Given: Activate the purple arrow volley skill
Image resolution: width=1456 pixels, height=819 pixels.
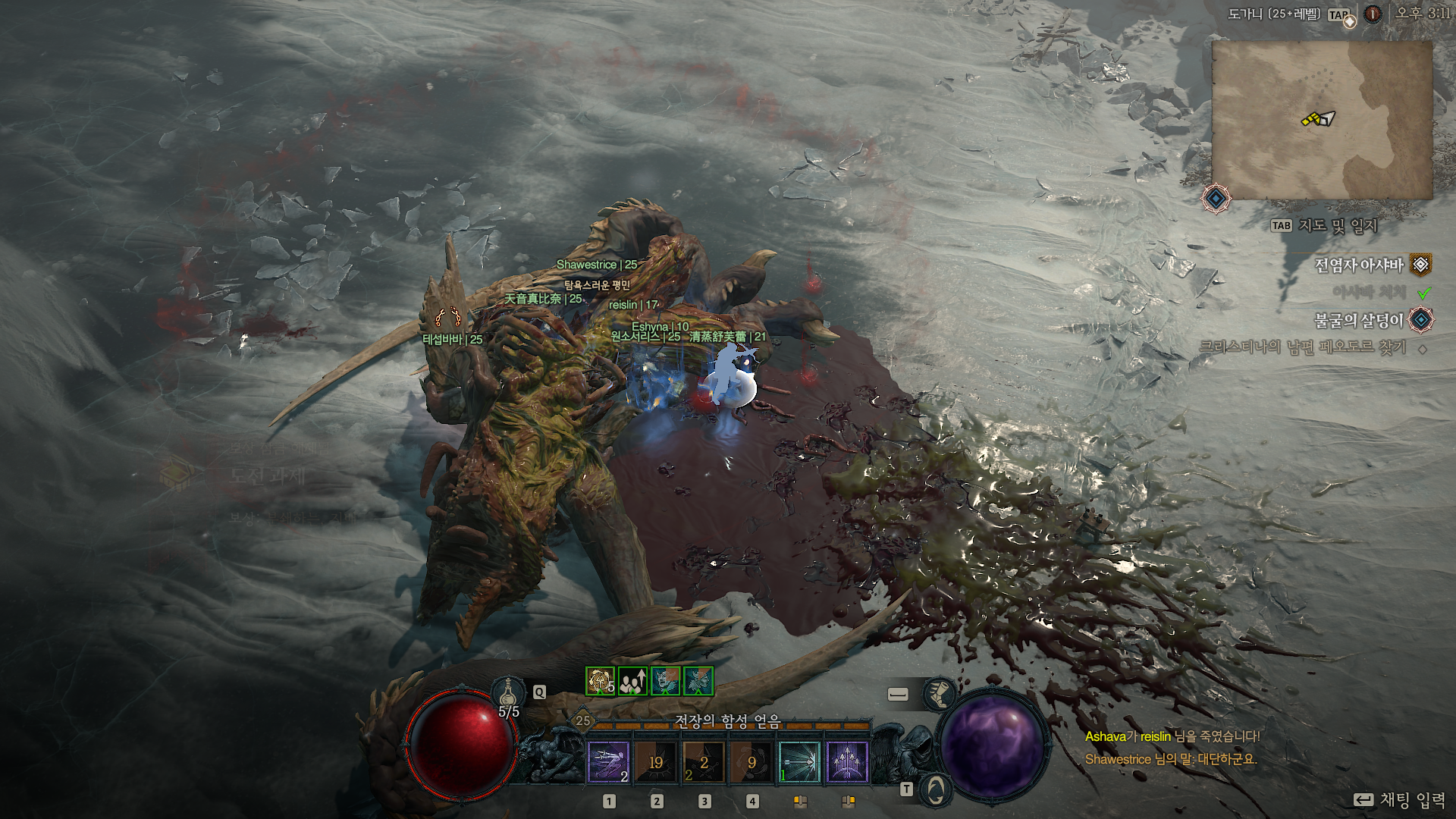Looking at the screenshot, I should (x=847, y=761).
